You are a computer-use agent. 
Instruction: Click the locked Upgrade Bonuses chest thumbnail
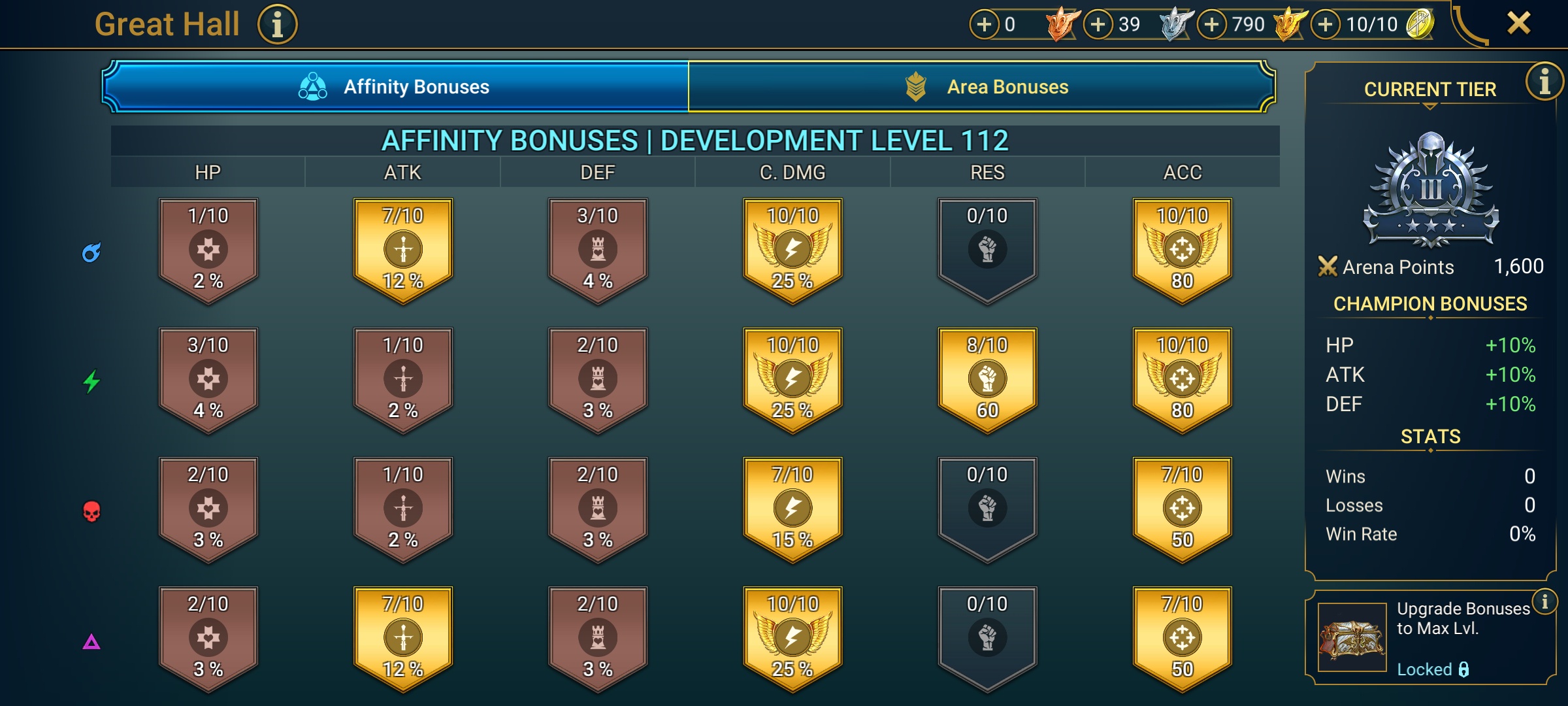[x=1352, y=637]
